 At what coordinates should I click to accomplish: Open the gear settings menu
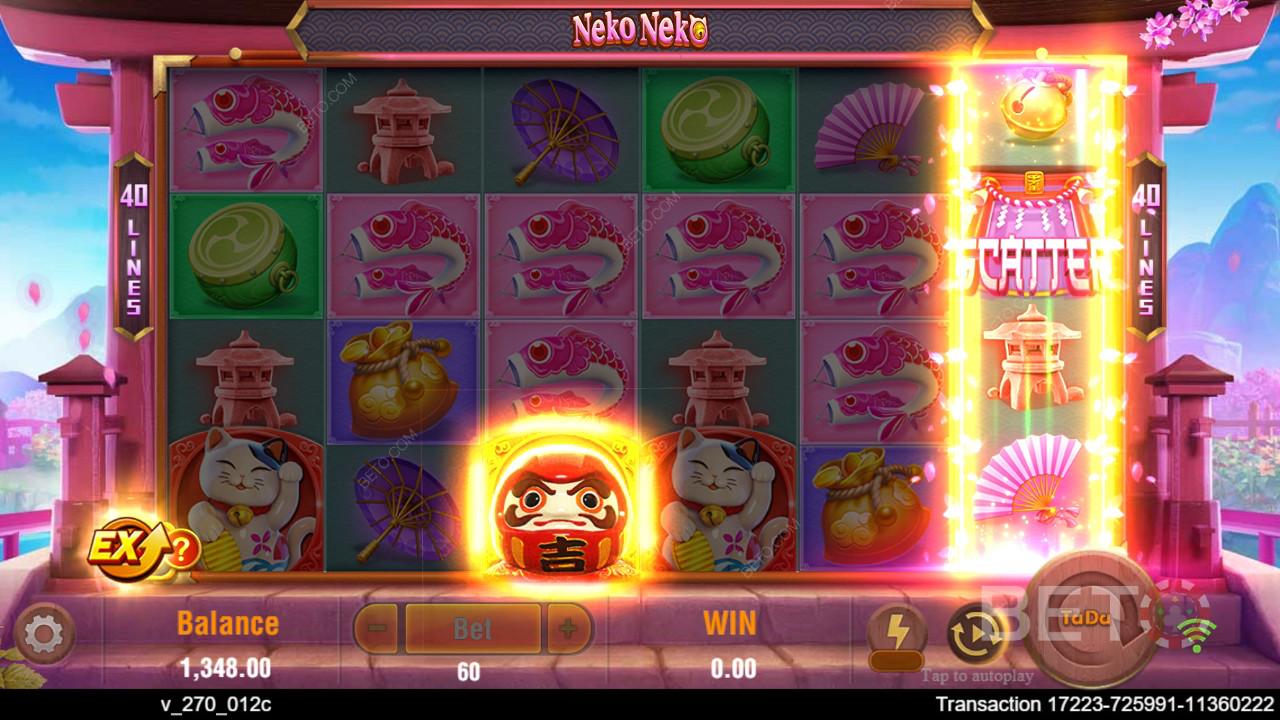pos(44,633)
